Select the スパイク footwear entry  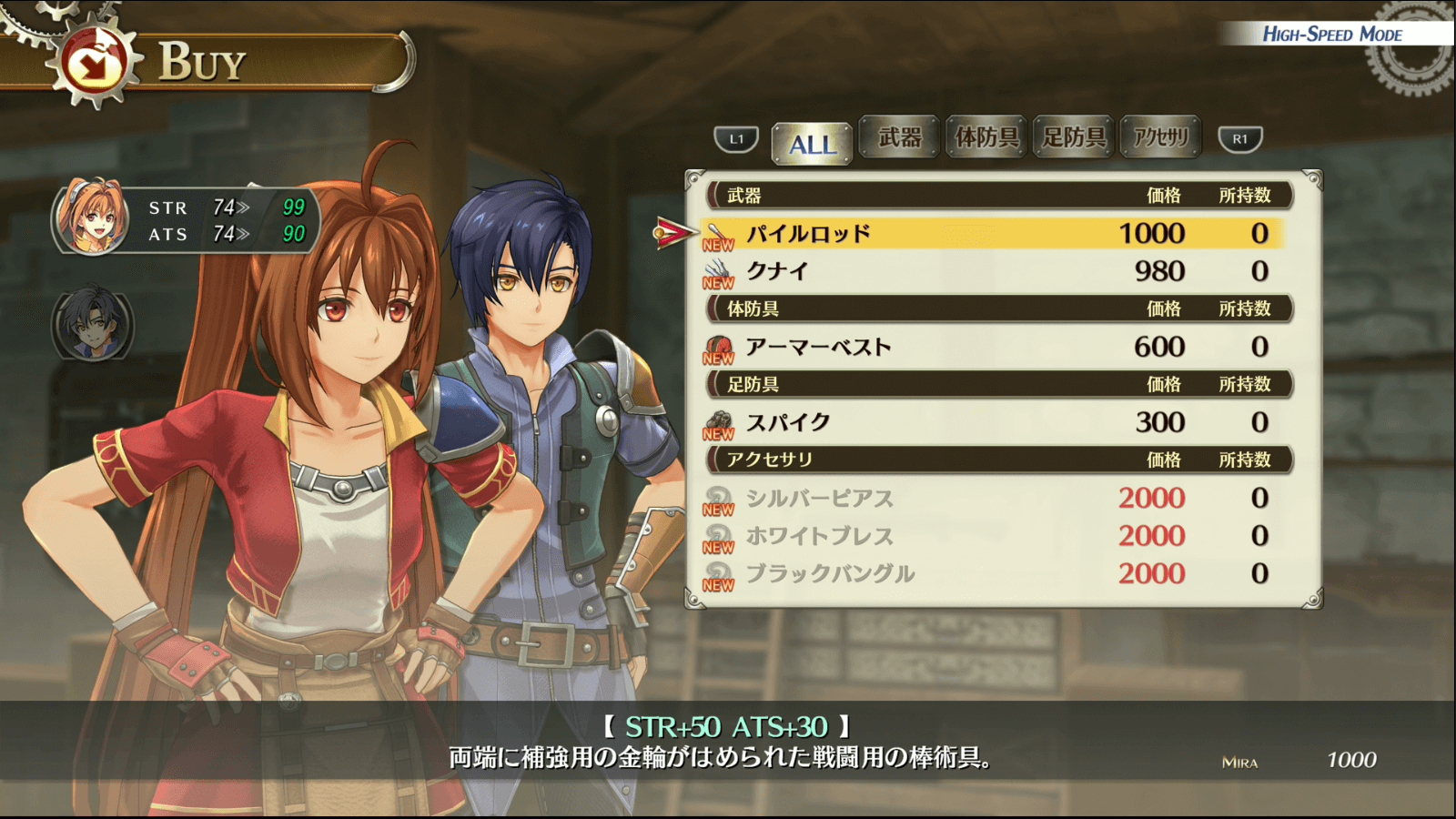coord(992,422)
